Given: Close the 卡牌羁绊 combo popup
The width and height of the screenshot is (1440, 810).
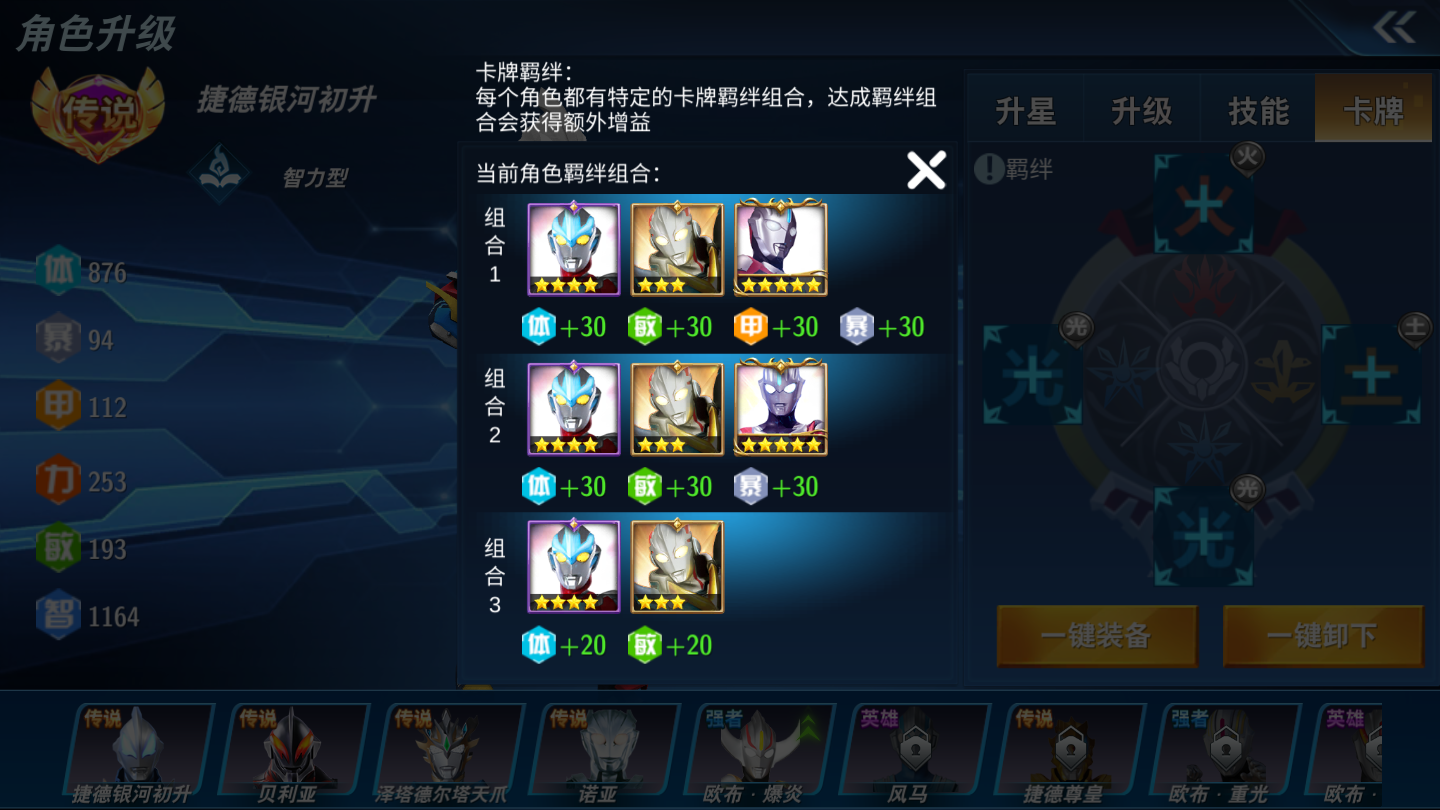Looking at the screenshot, I should tap(925, 169).
